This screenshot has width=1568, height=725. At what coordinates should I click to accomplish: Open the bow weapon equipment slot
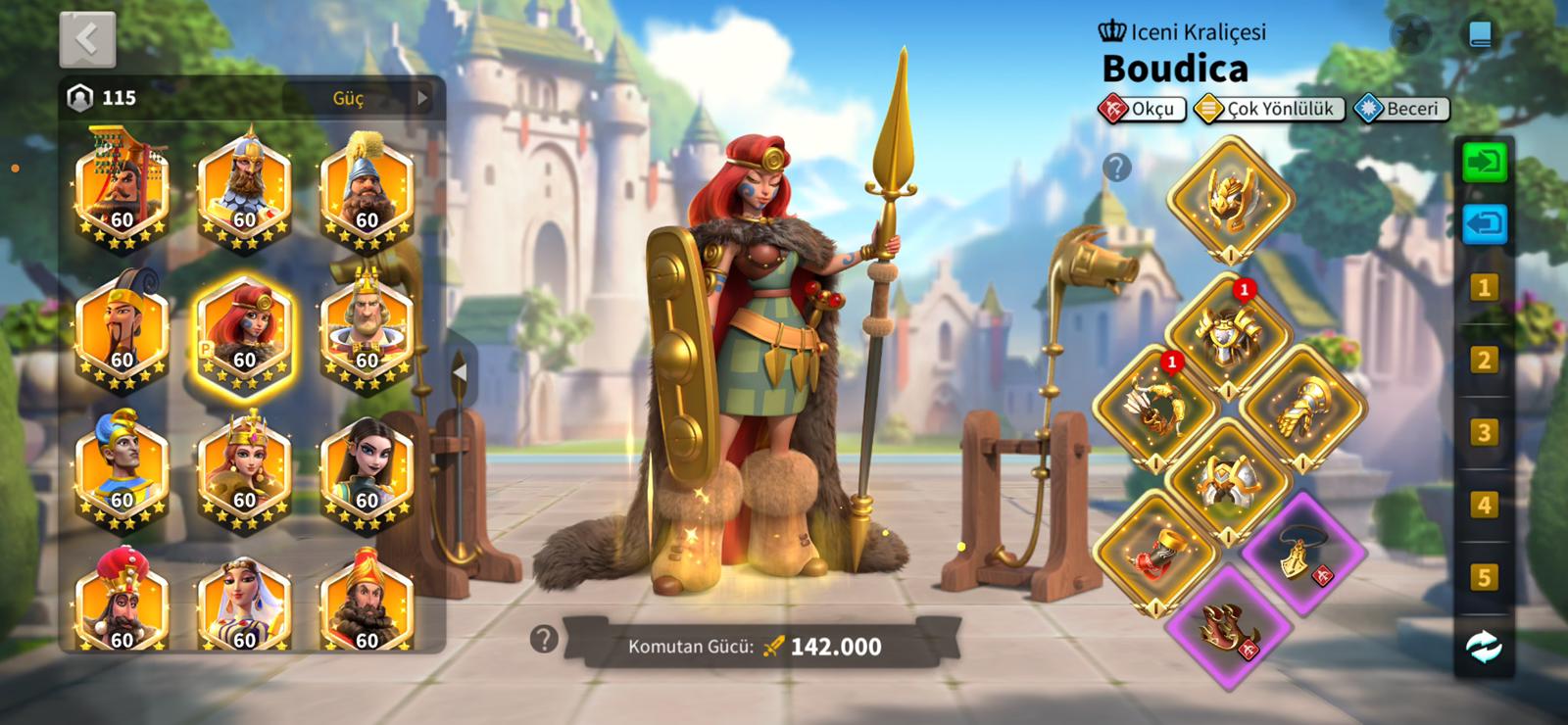point(1154,407)
